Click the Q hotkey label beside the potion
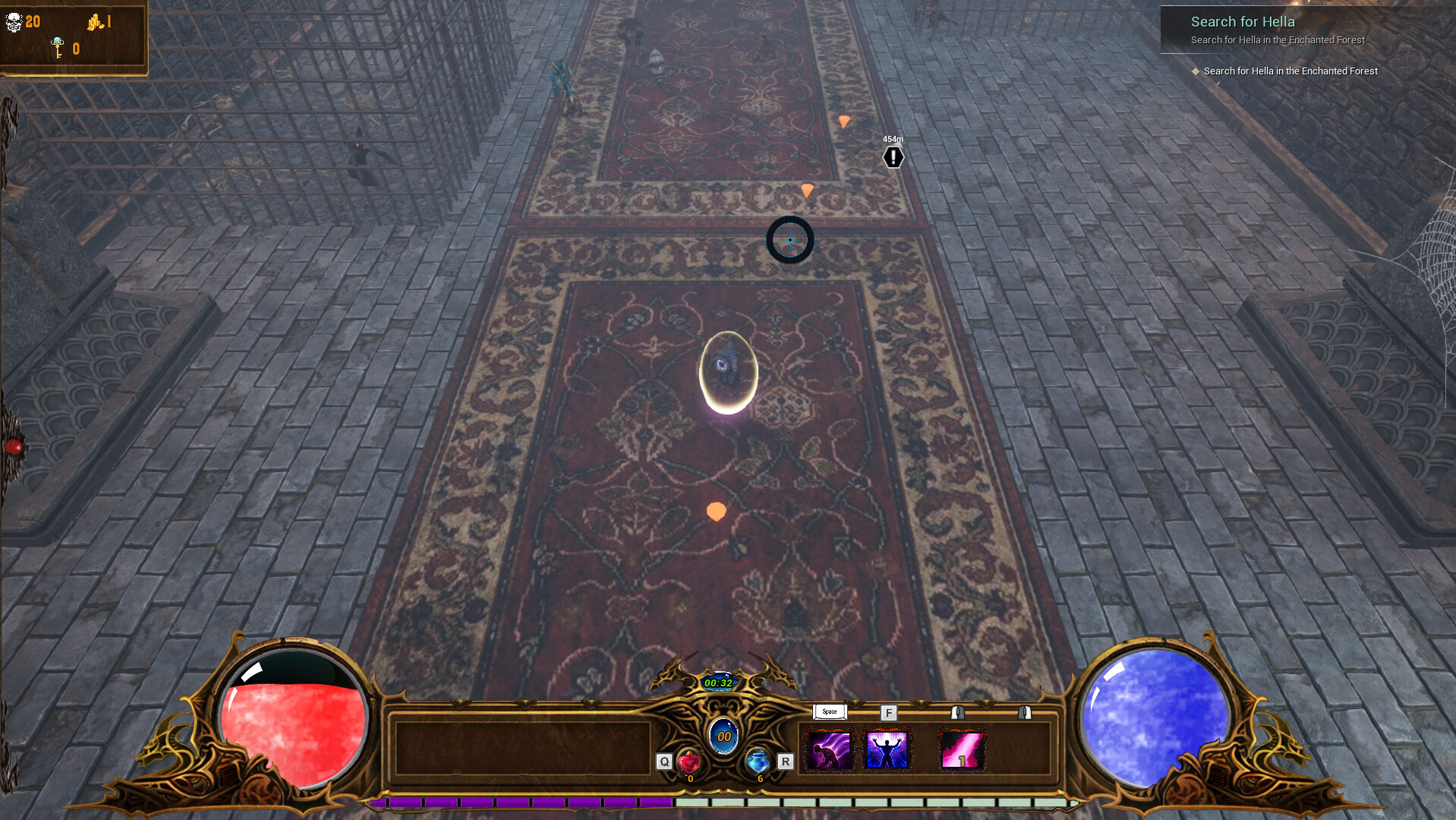 pos(663,762)
